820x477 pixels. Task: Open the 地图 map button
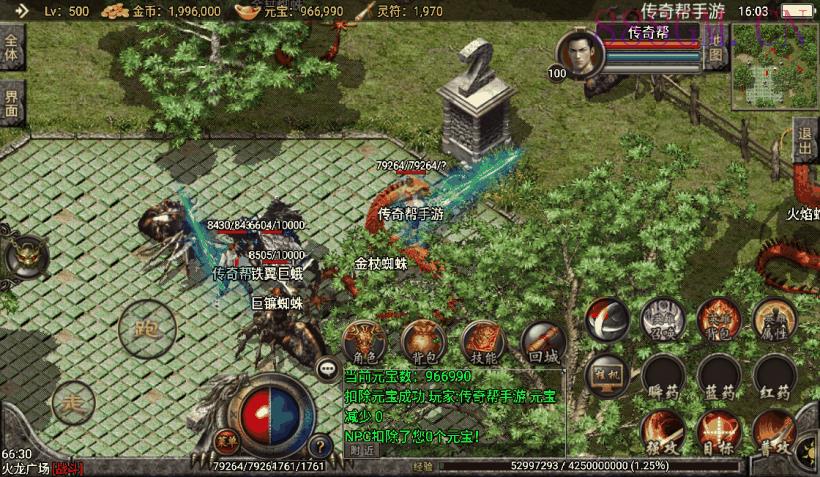(x=716, y=54)
